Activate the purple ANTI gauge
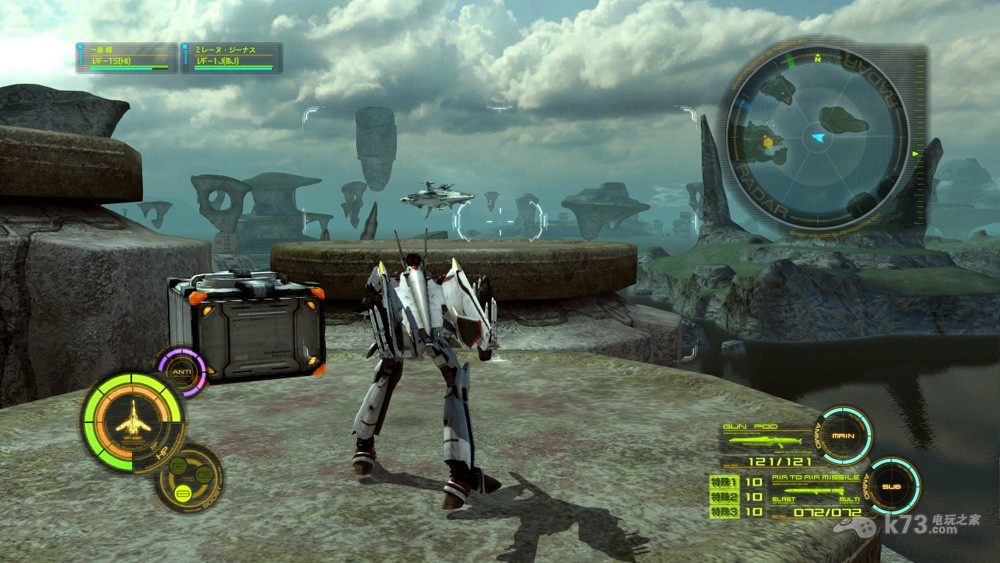The image size is (1000, 563). [181, 371]
